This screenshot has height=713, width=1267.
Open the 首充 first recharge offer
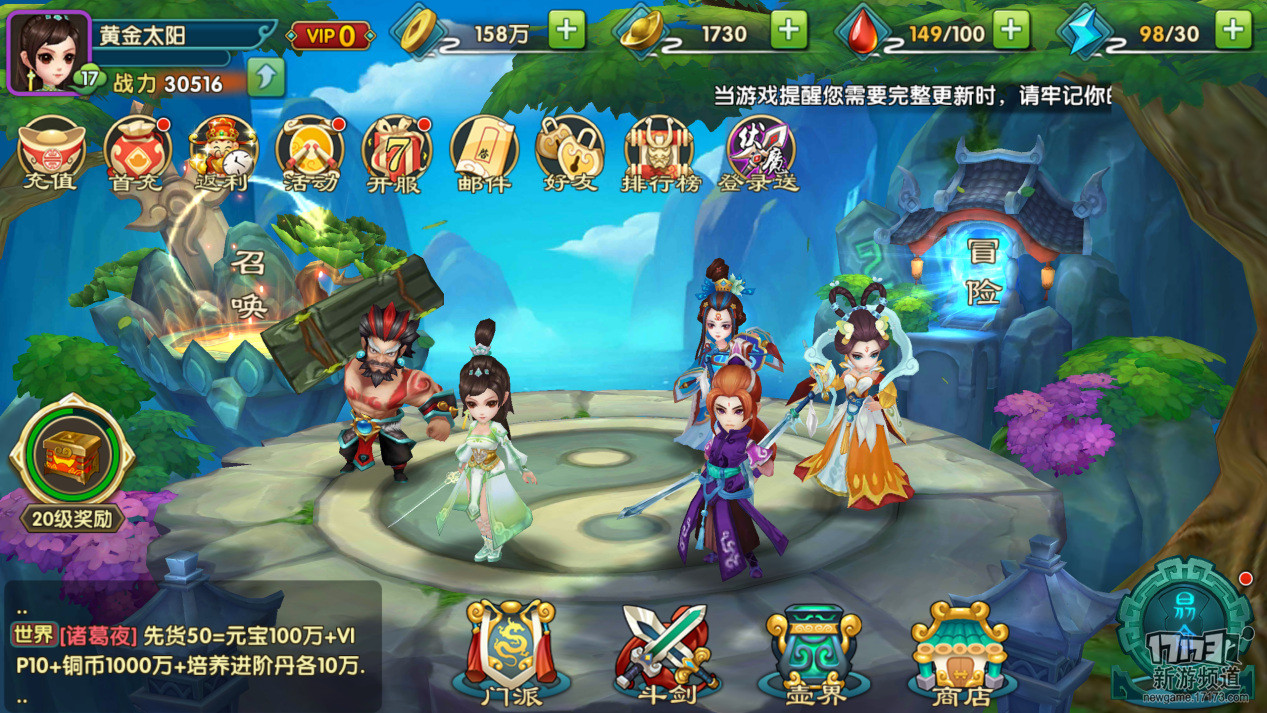138,153
